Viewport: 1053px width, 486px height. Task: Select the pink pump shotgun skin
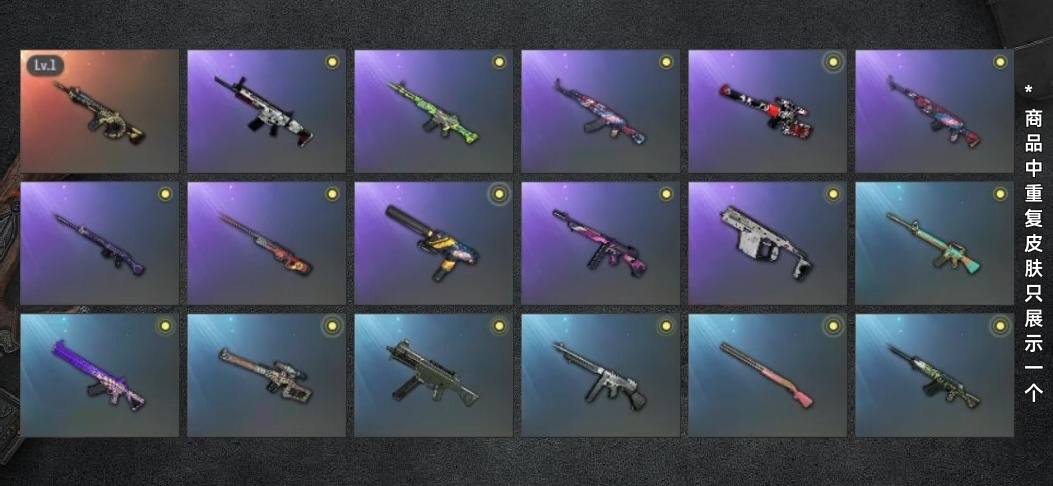coord(767,375)
